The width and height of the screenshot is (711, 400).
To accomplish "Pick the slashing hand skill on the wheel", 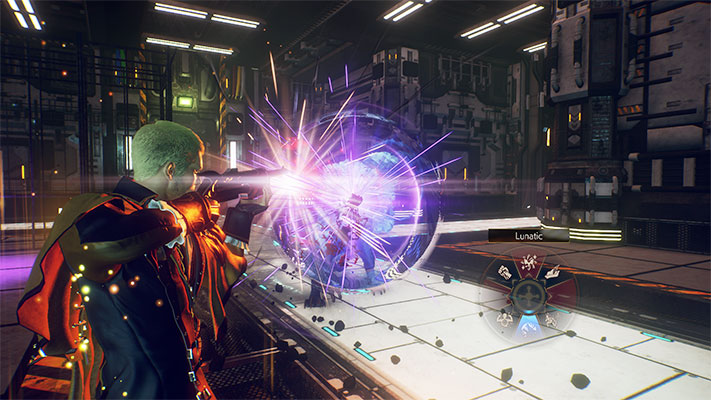I will (x=553, y=273).
